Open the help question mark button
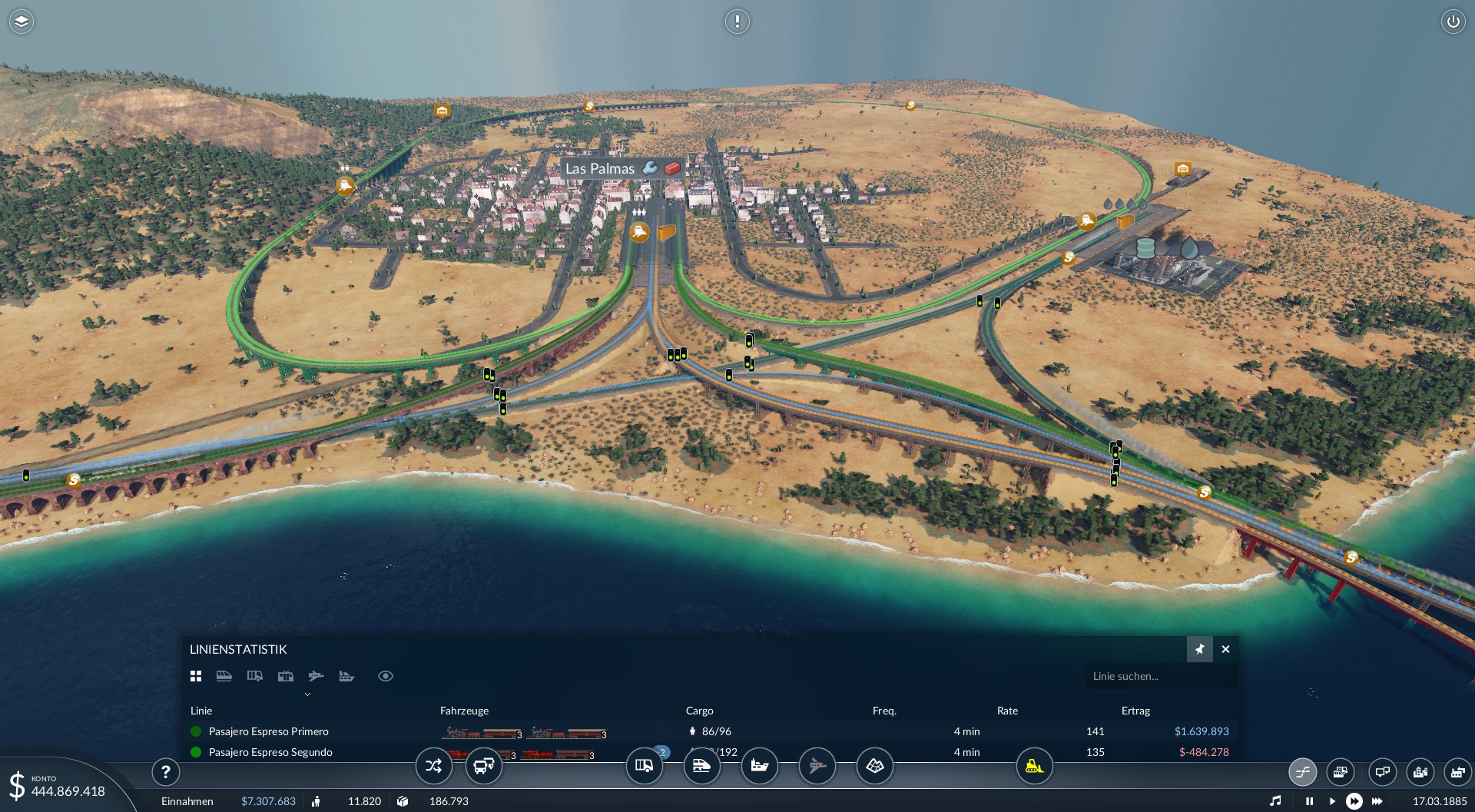This screenshot has height=812, width=1475. point(165,771)
